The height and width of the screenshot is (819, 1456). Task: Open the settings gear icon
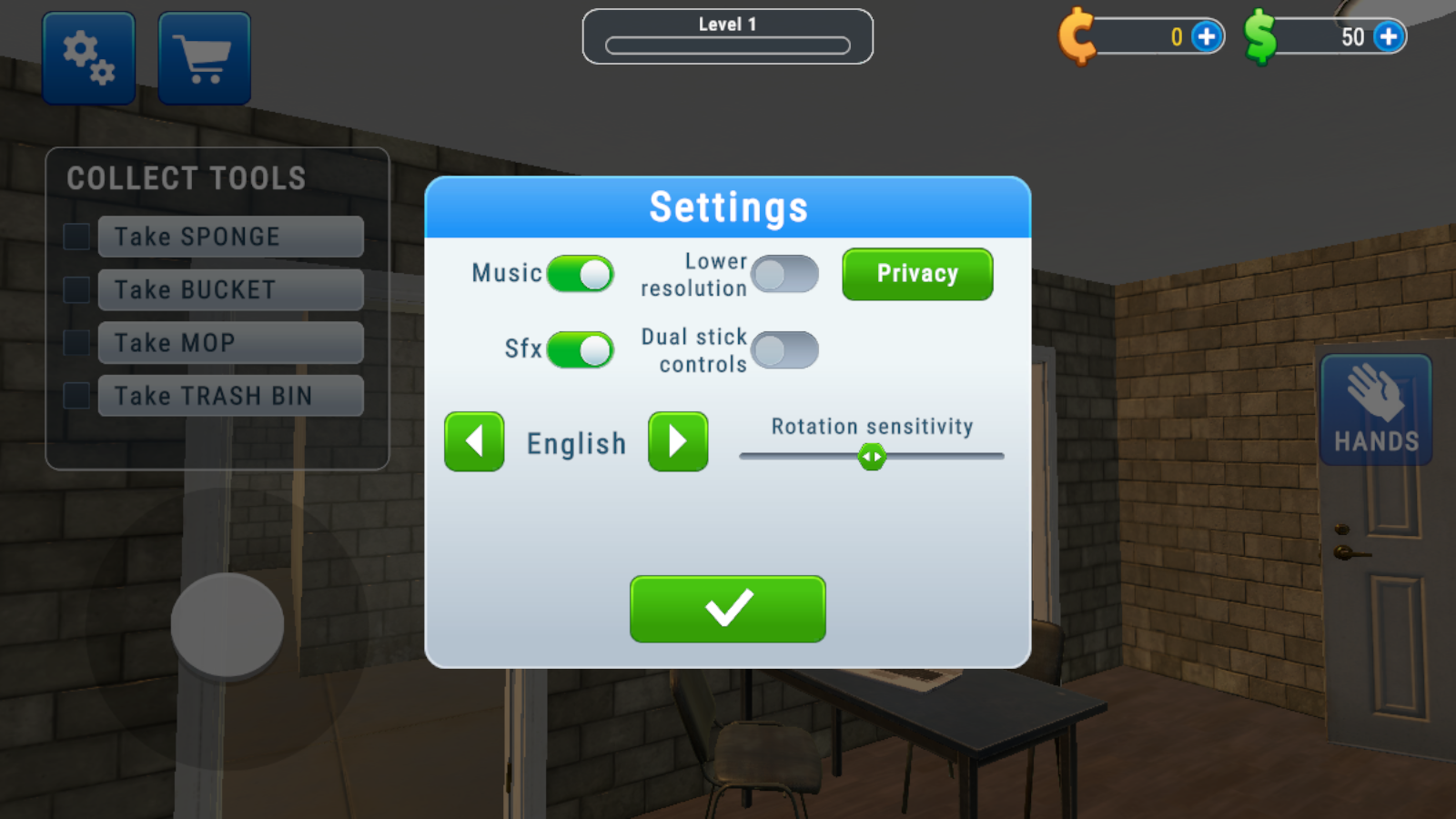pyautogui.click(x=88, y=56)
